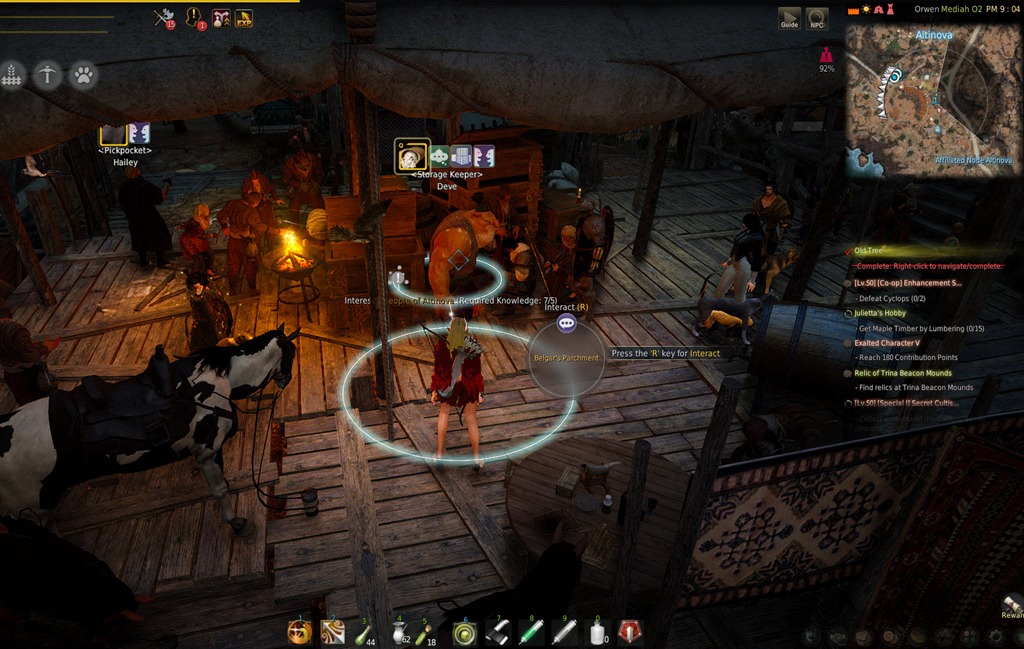
Task: Click the Exalted Character V quest
Action: point(887,343)
